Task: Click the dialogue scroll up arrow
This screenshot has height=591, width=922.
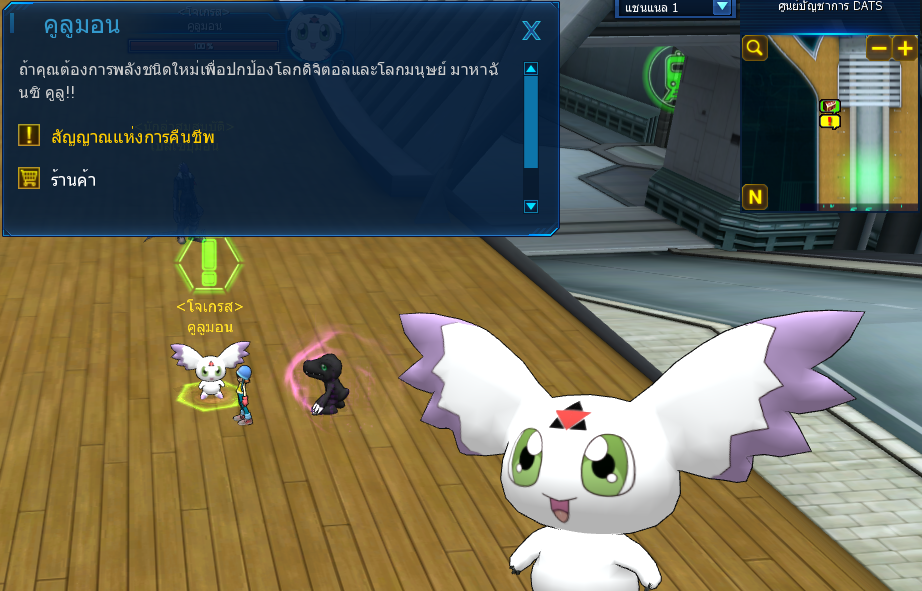Action: click(x=531, y=69)
